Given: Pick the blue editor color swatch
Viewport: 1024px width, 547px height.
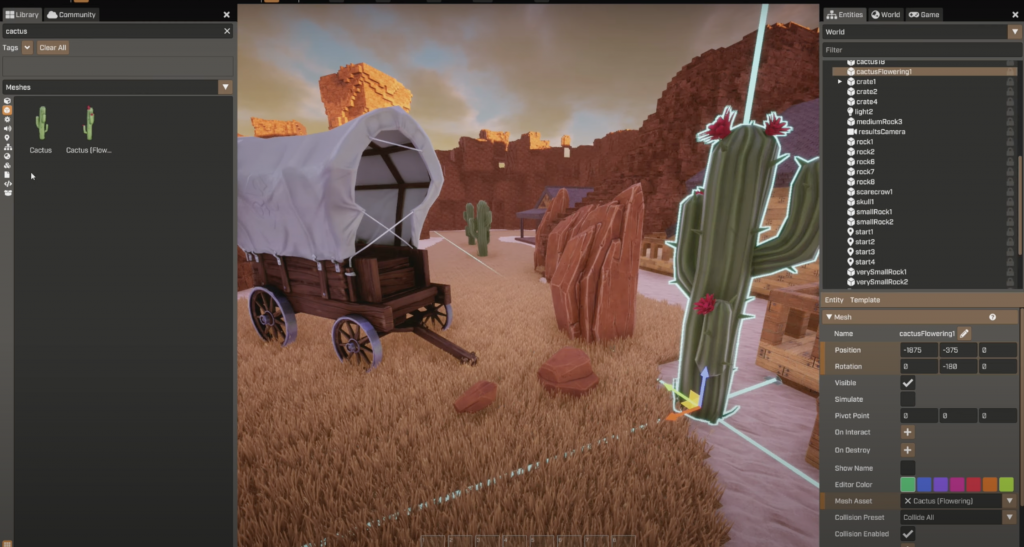Looking at the screenshot, I should (x=925, y=484).
